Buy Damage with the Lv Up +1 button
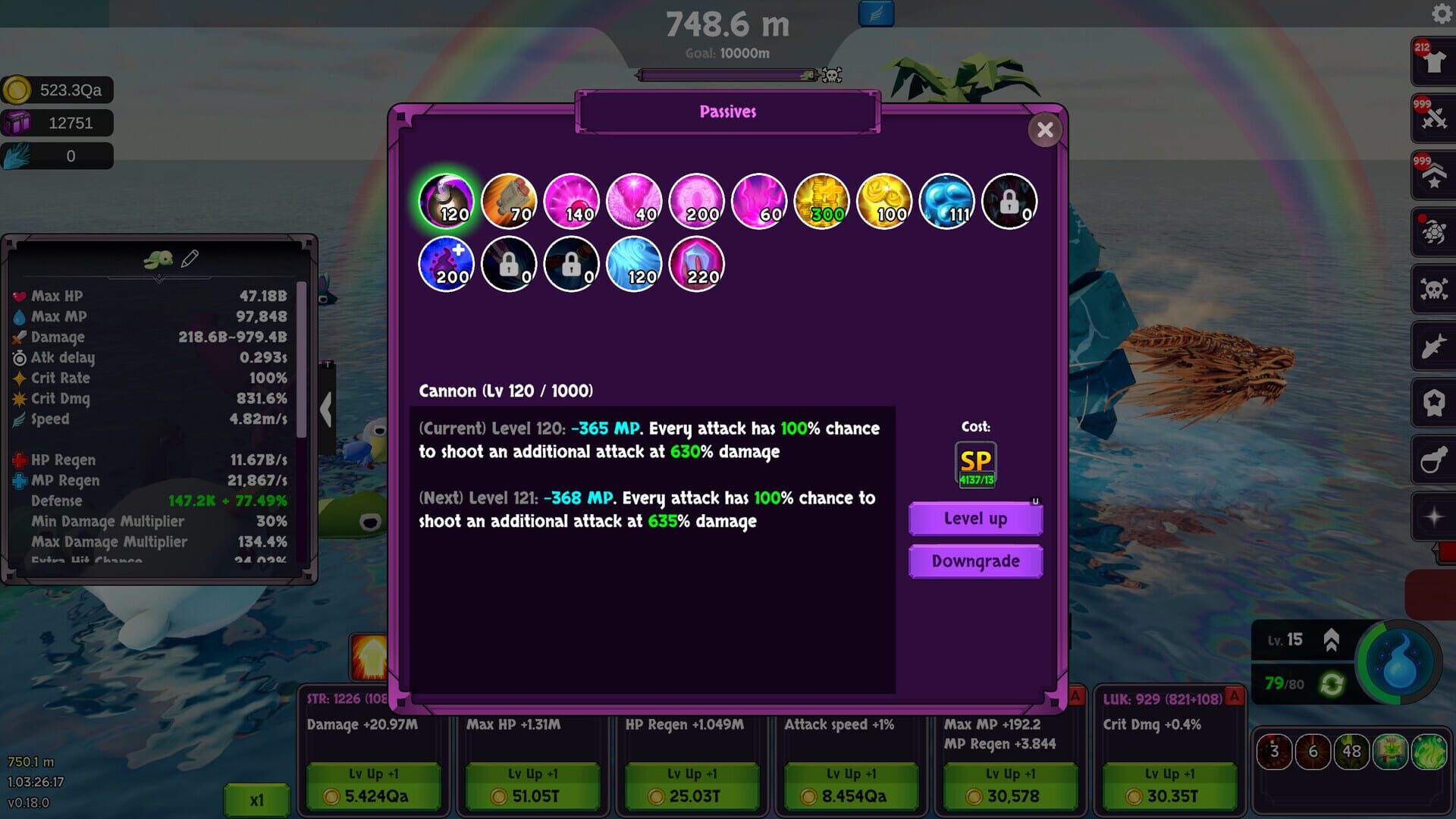The width and height of the screenshot is (1456, 819). click(x=374, y=773)
